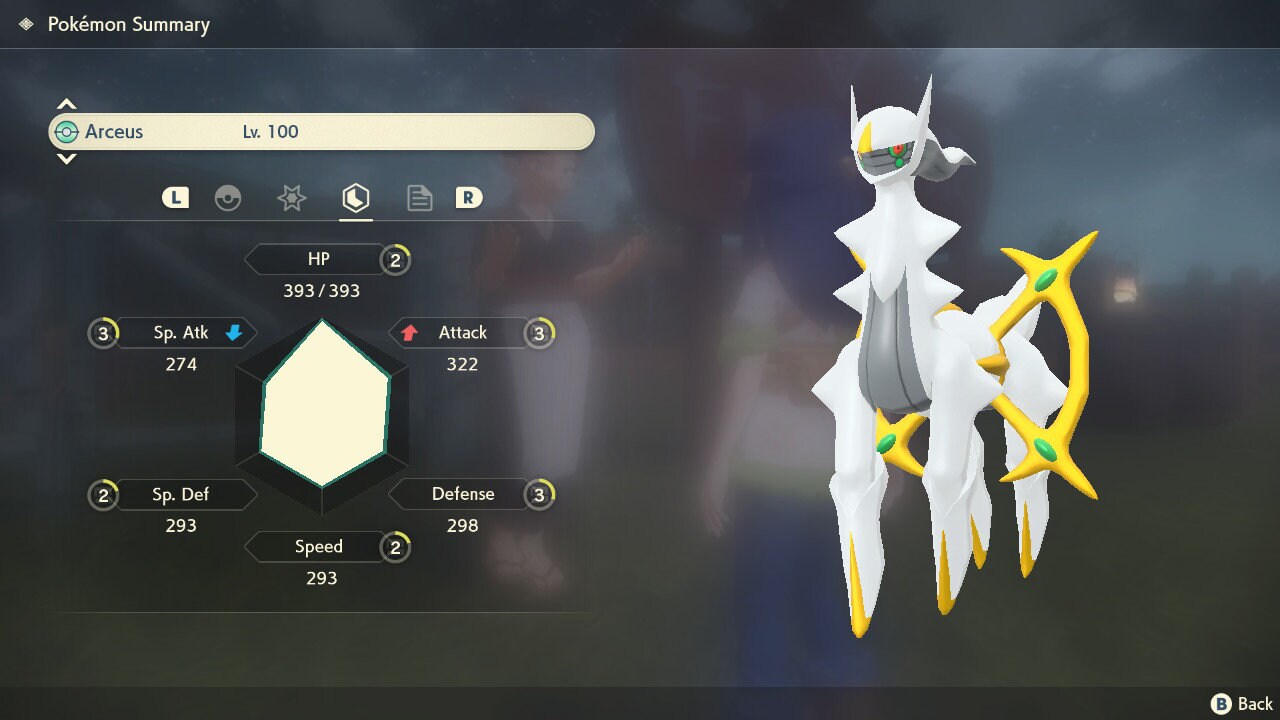Select the hexagon stats tab
The width and height of the screenshot is (1280, 720).
click(355, 198)
